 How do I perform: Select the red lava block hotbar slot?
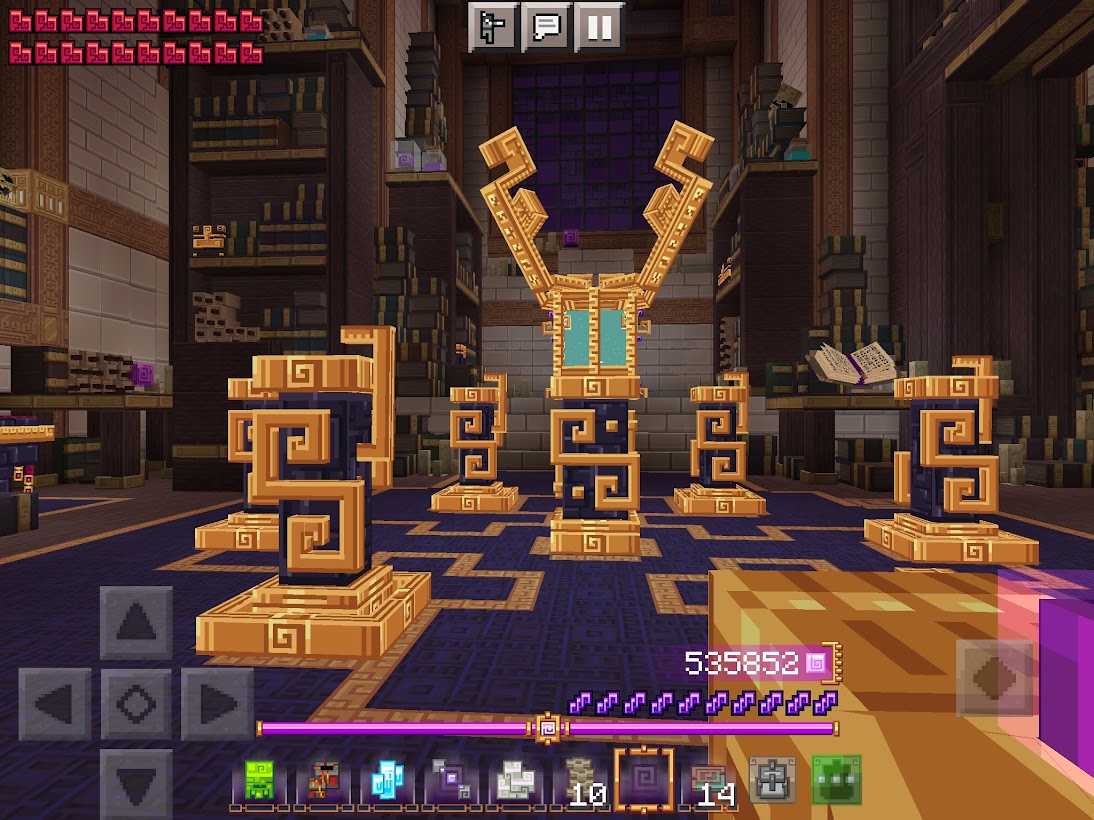[322, 782]
